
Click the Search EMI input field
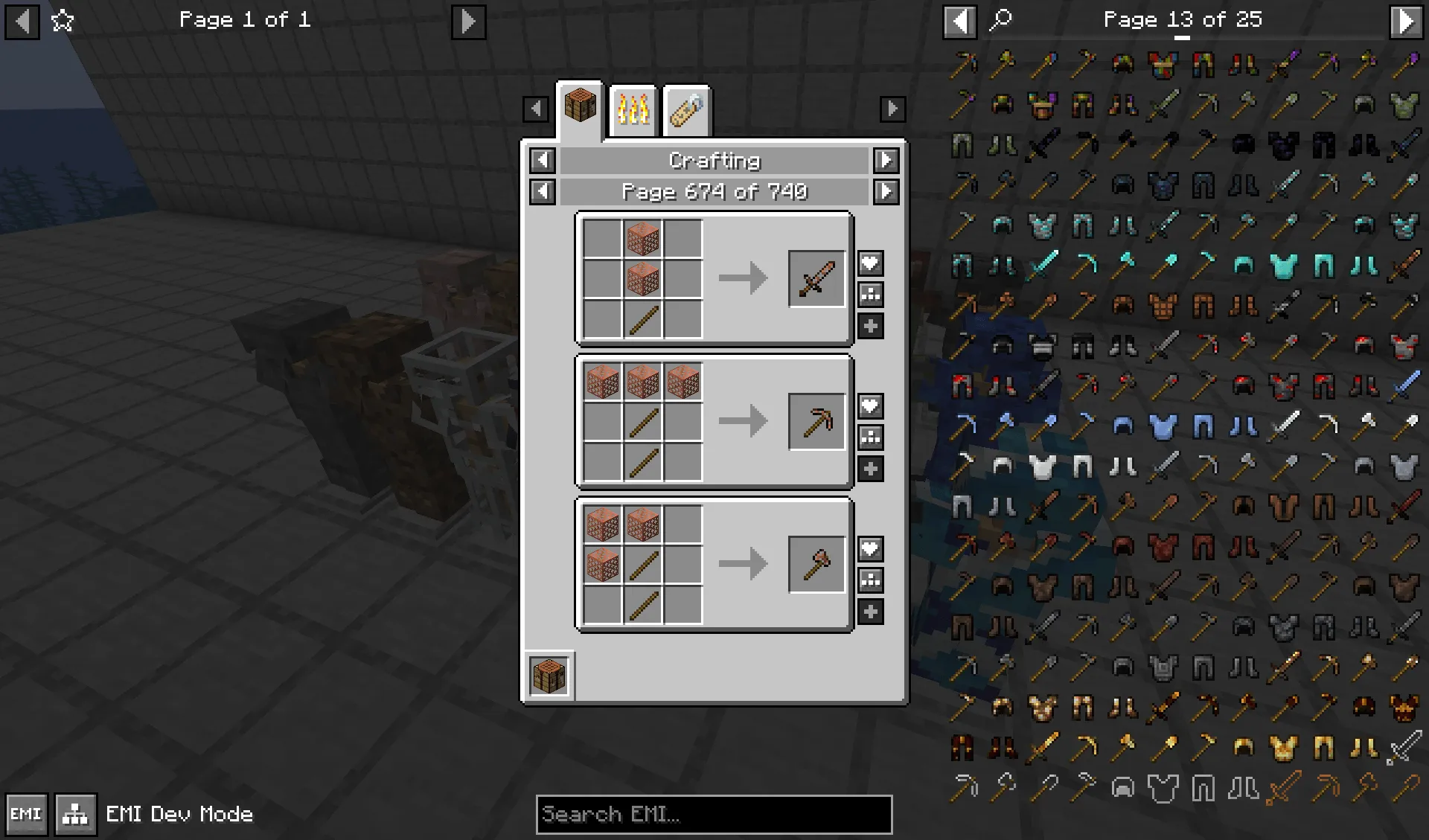pos(713,815)
